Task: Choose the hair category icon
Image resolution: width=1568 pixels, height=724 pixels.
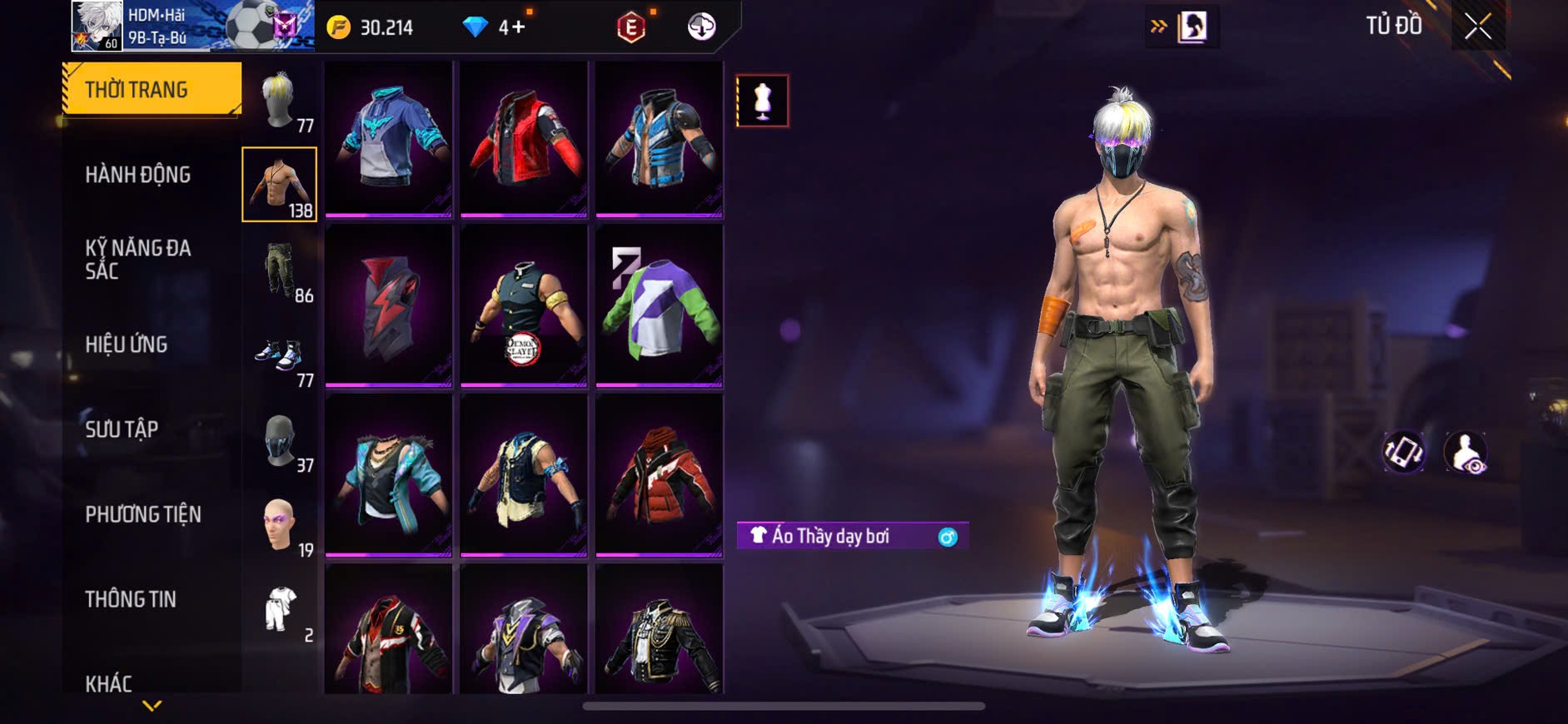Action: coord(278,102)
